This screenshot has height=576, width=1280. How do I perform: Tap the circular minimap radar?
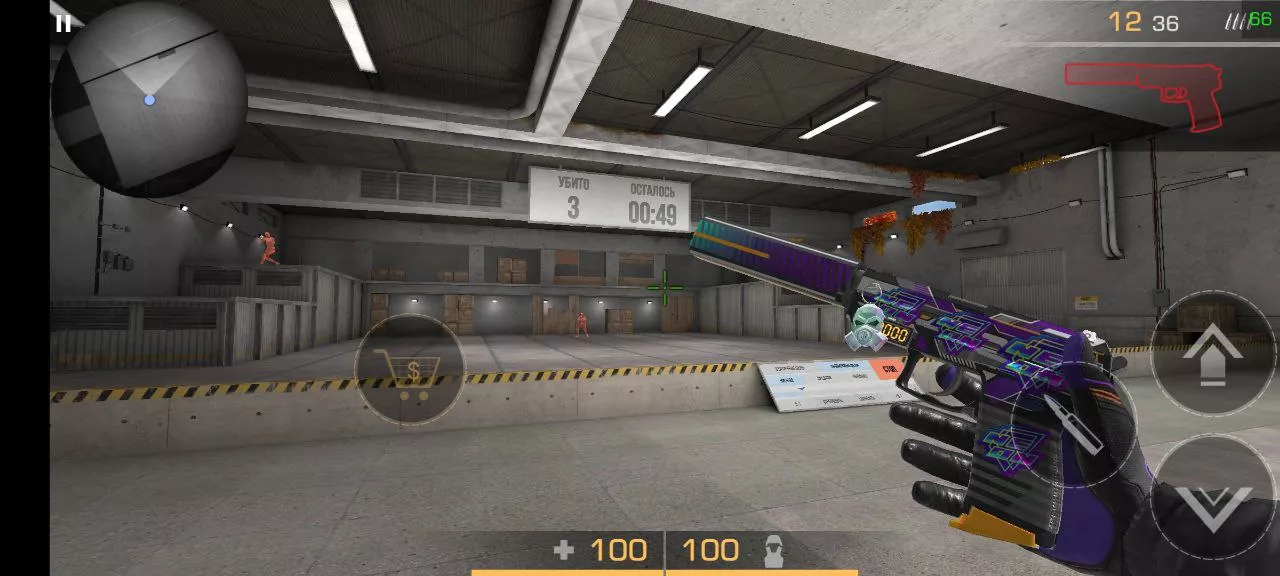pyautogui.click(x=149, y=99)
